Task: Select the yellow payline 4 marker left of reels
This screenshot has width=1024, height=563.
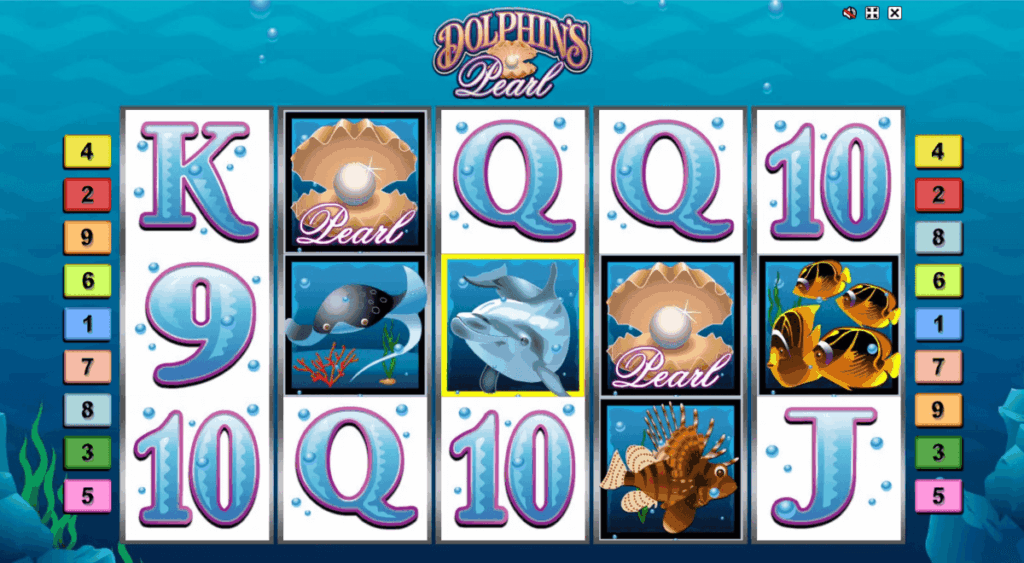Action: (x=88, y=152)
